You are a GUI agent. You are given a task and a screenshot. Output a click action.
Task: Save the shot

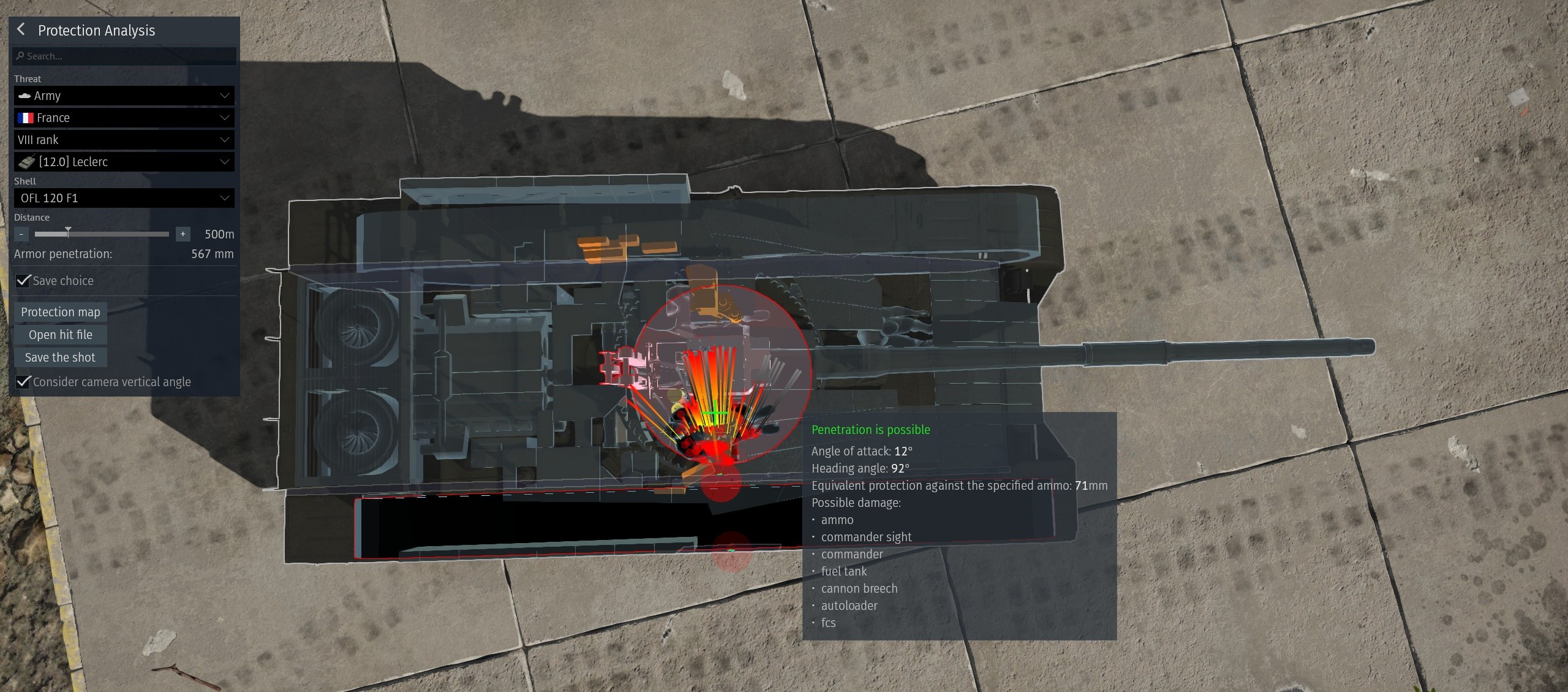[x=61, y=357]
